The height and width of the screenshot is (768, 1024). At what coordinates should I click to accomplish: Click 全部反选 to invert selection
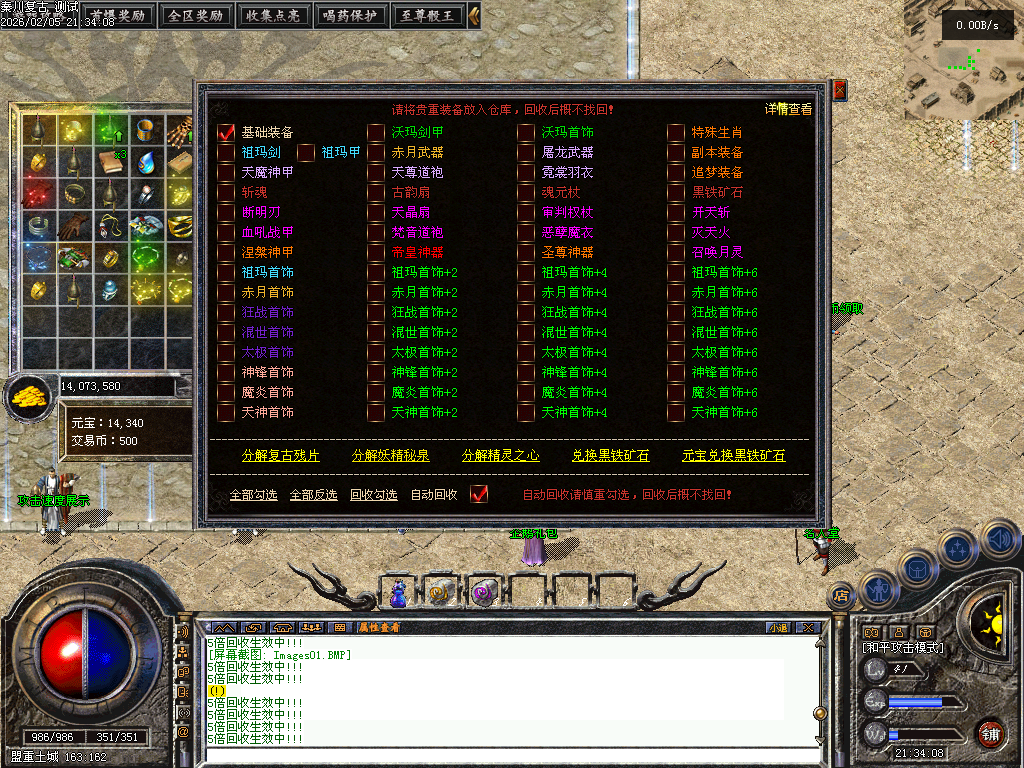pyautogui.click(x=313, y=495)
